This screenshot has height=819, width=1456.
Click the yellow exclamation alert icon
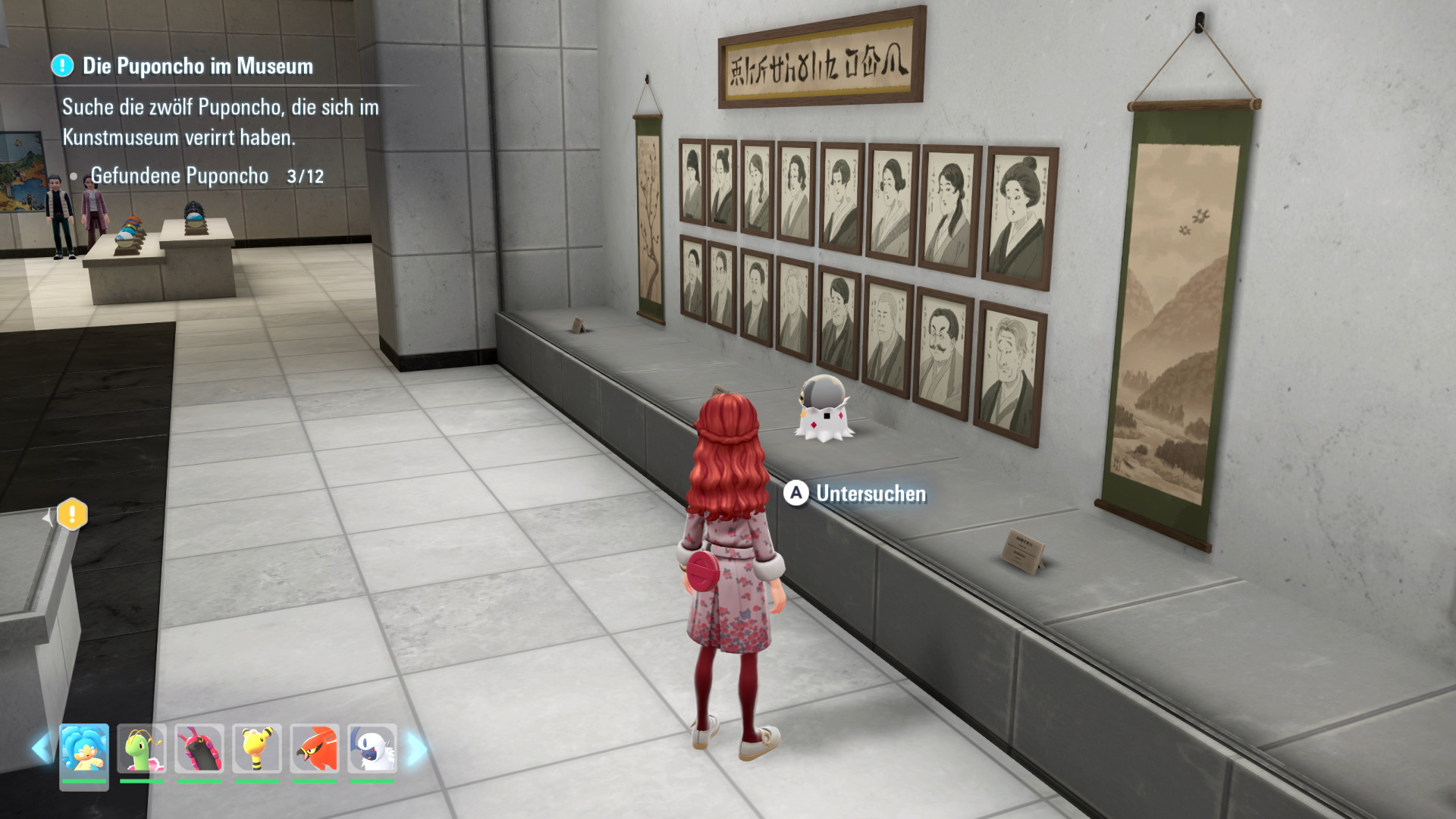72,515
